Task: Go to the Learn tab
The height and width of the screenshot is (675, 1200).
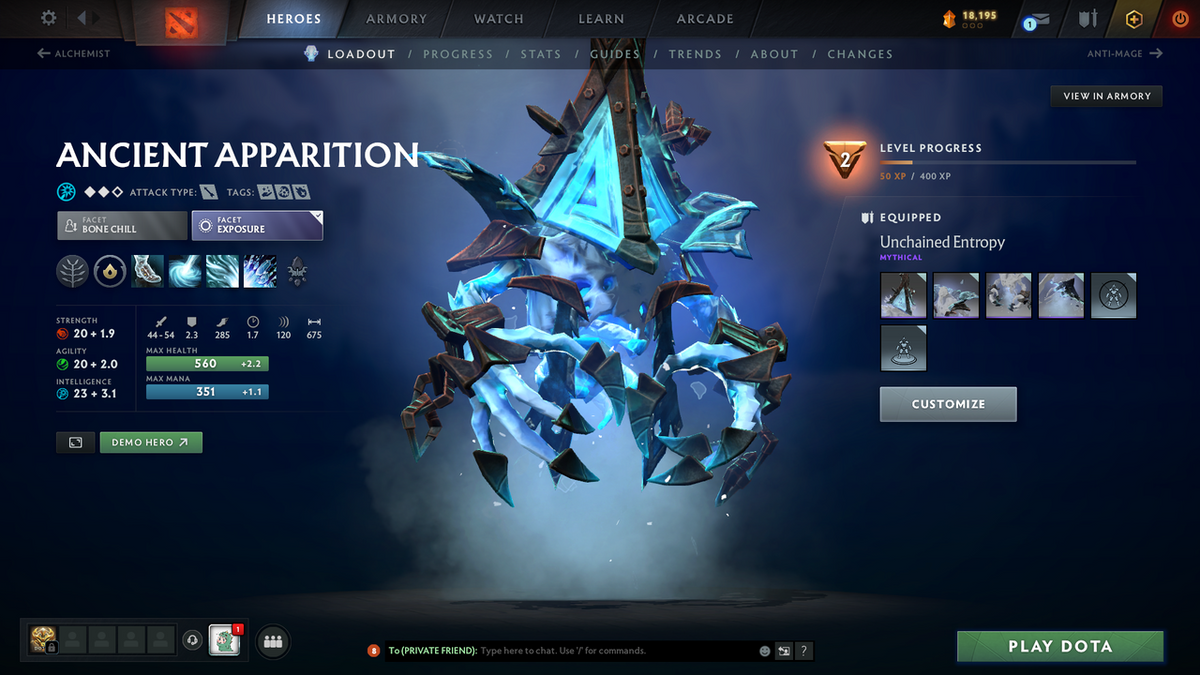Action: 601,19
